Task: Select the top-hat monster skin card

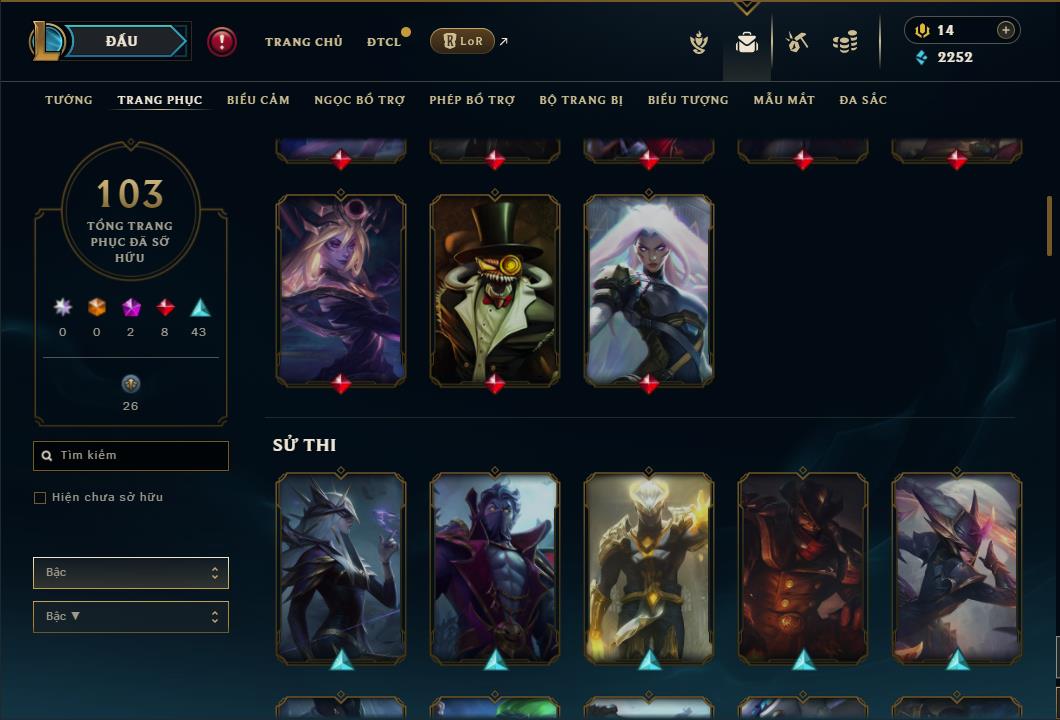Action: click(x=495, y=289)
